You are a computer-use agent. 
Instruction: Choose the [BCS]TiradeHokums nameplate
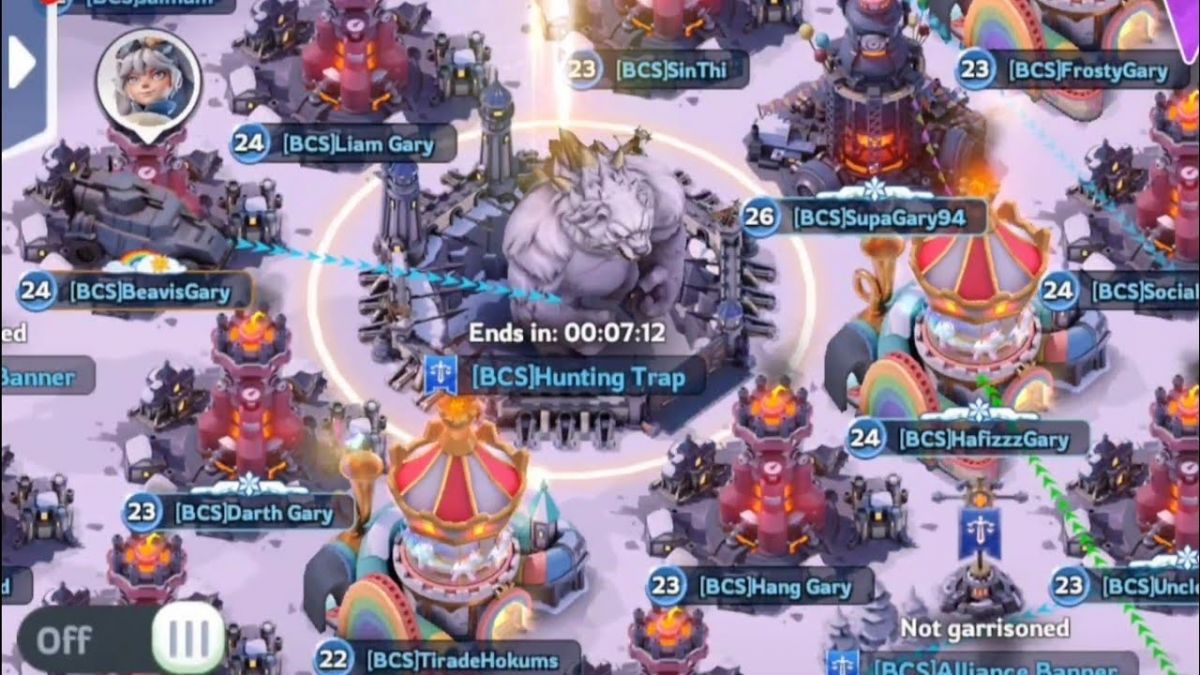[447, 659]
